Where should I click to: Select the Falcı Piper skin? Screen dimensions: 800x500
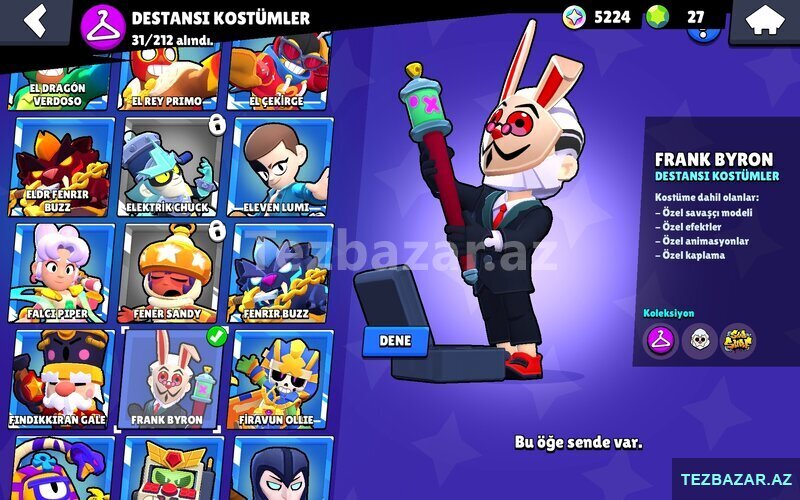[x=60, y=272]
